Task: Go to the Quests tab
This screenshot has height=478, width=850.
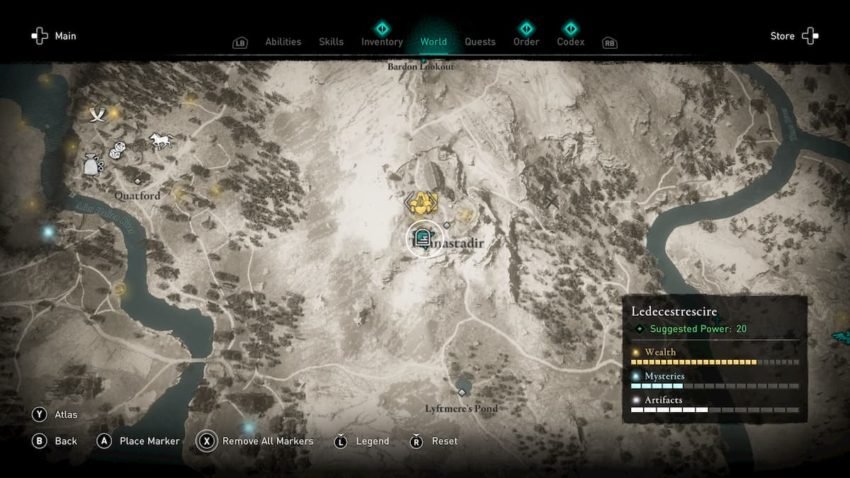Action: pyautogui.click(x=480, y=42)
